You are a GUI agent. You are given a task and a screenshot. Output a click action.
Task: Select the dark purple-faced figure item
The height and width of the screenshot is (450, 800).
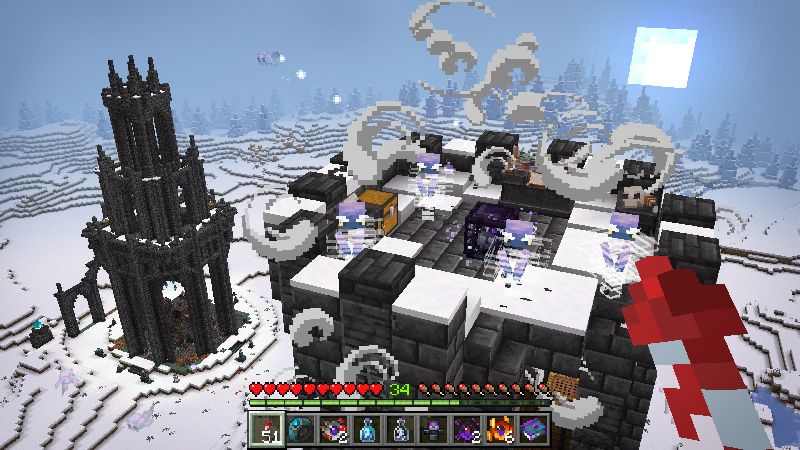tap(434, 429)
